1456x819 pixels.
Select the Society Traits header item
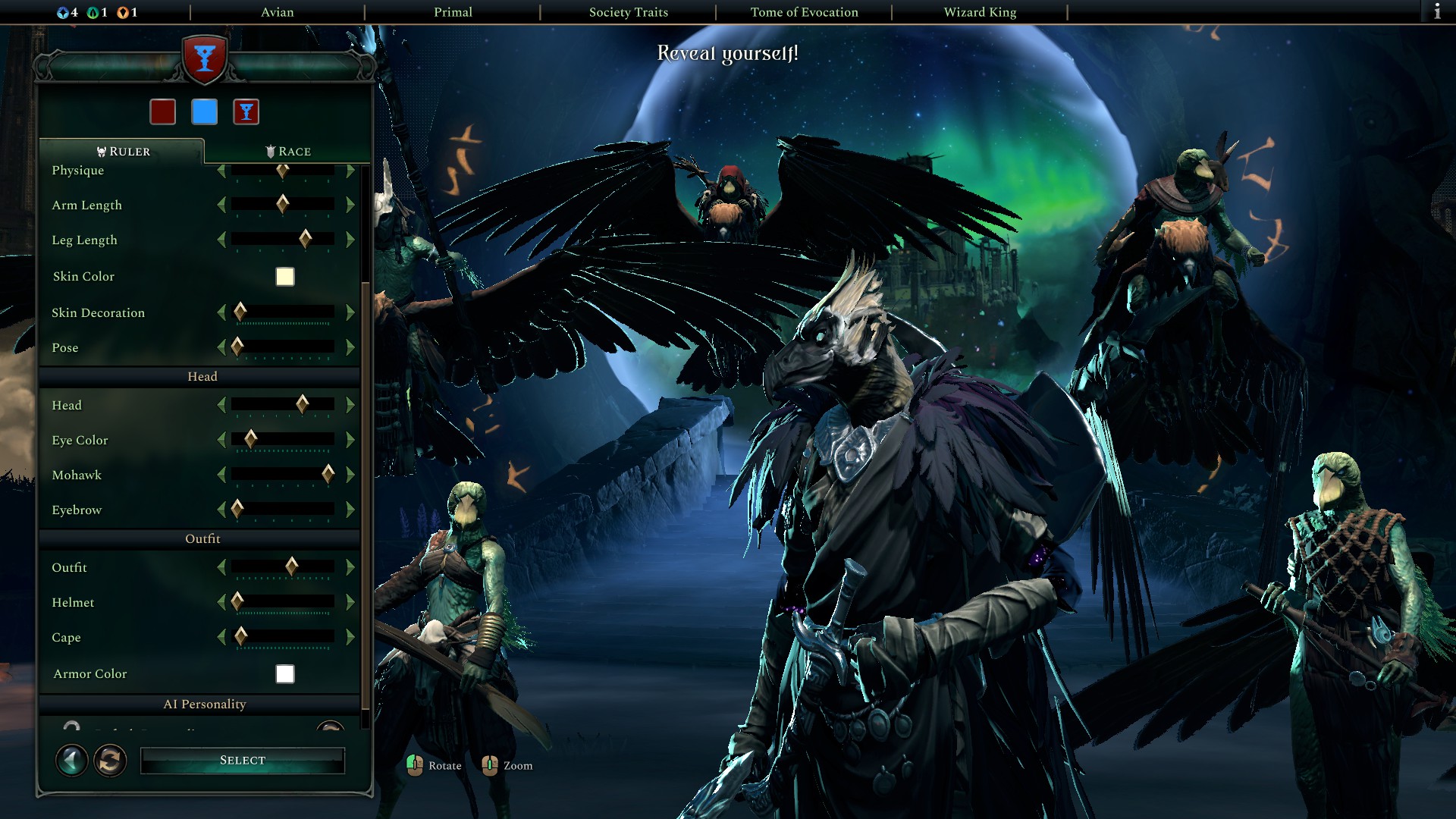[628, 12]
